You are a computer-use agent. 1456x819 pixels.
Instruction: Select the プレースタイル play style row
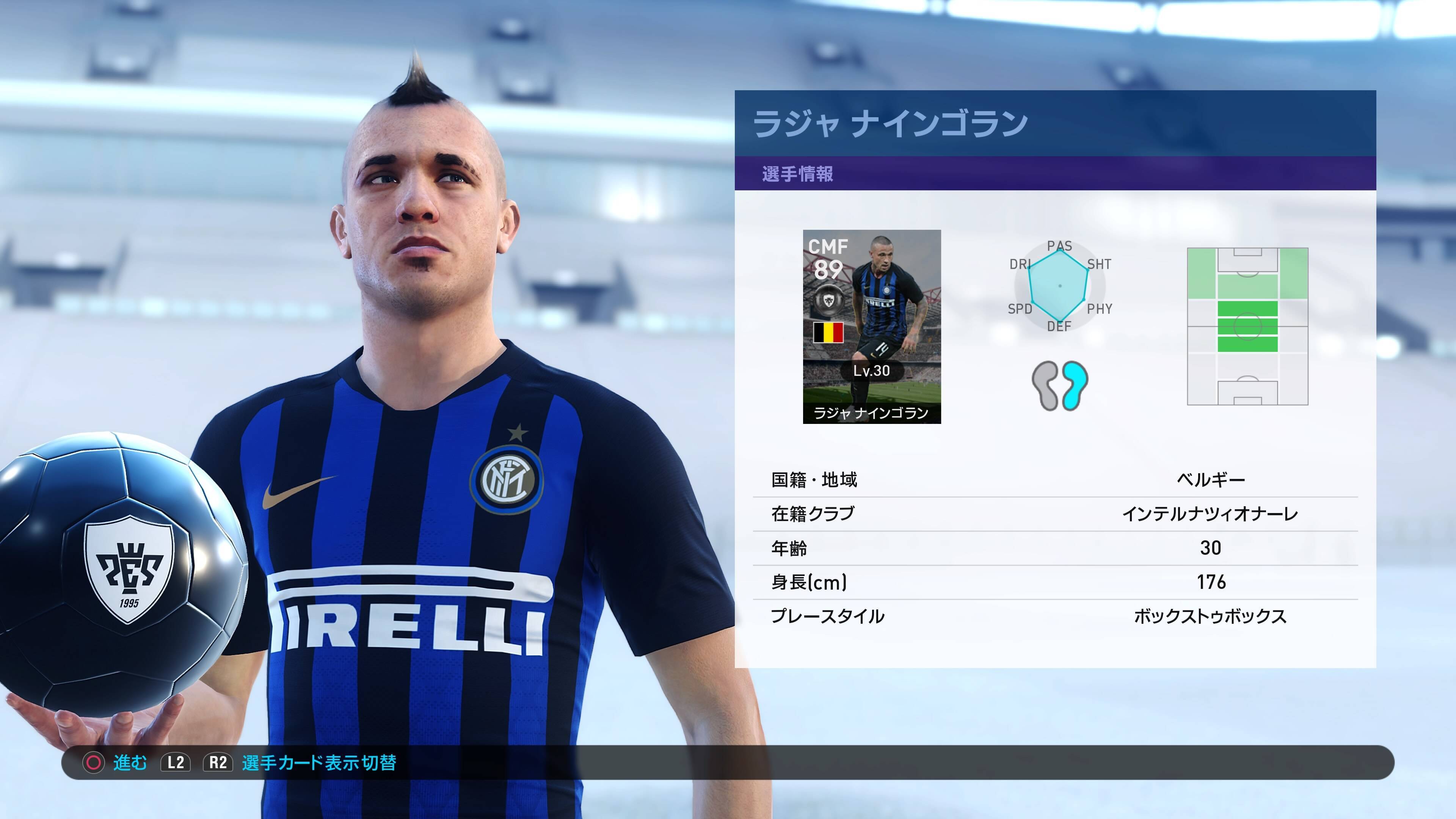point(1055,616)
